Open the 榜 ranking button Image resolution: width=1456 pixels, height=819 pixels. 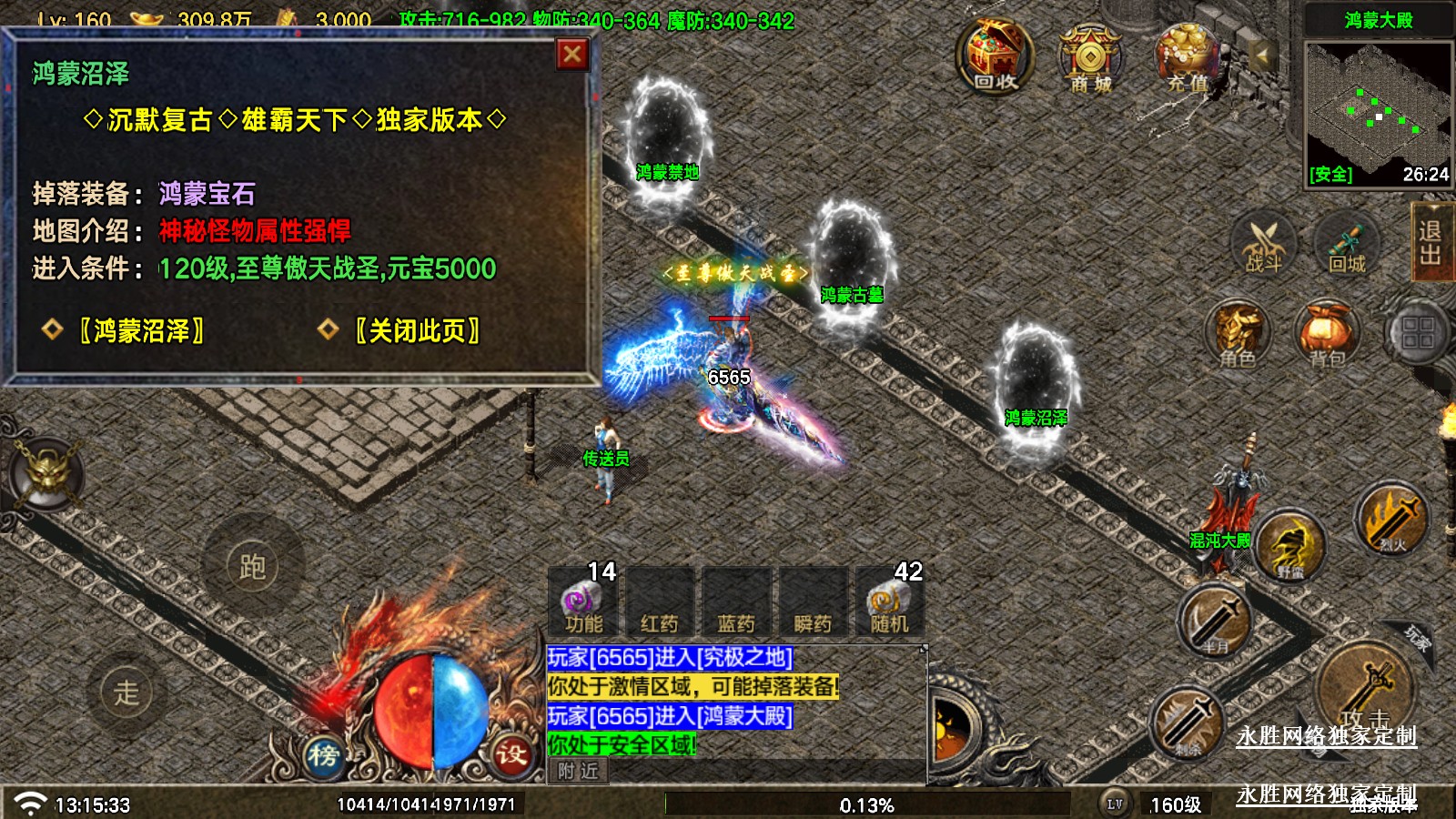click(x=323, y=754)
